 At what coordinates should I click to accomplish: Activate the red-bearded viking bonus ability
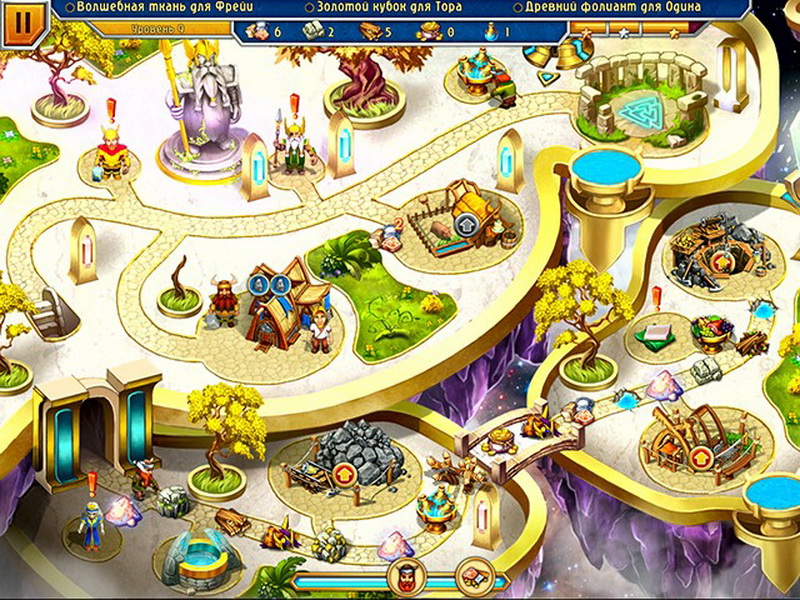point(408,576)
